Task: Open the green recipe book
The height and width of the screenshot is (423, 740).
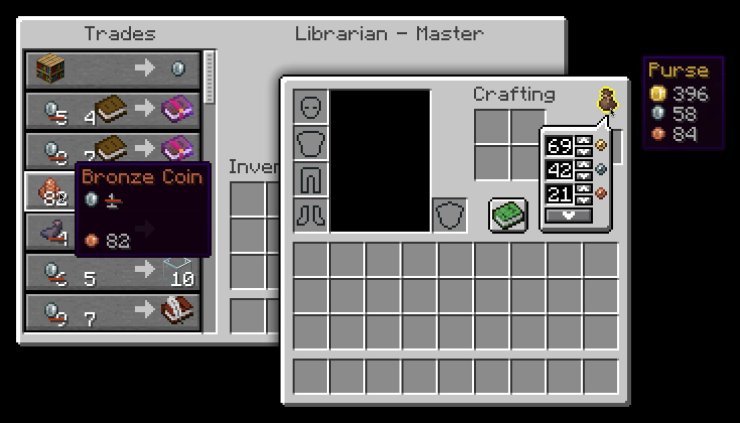Action: [508, 215]
